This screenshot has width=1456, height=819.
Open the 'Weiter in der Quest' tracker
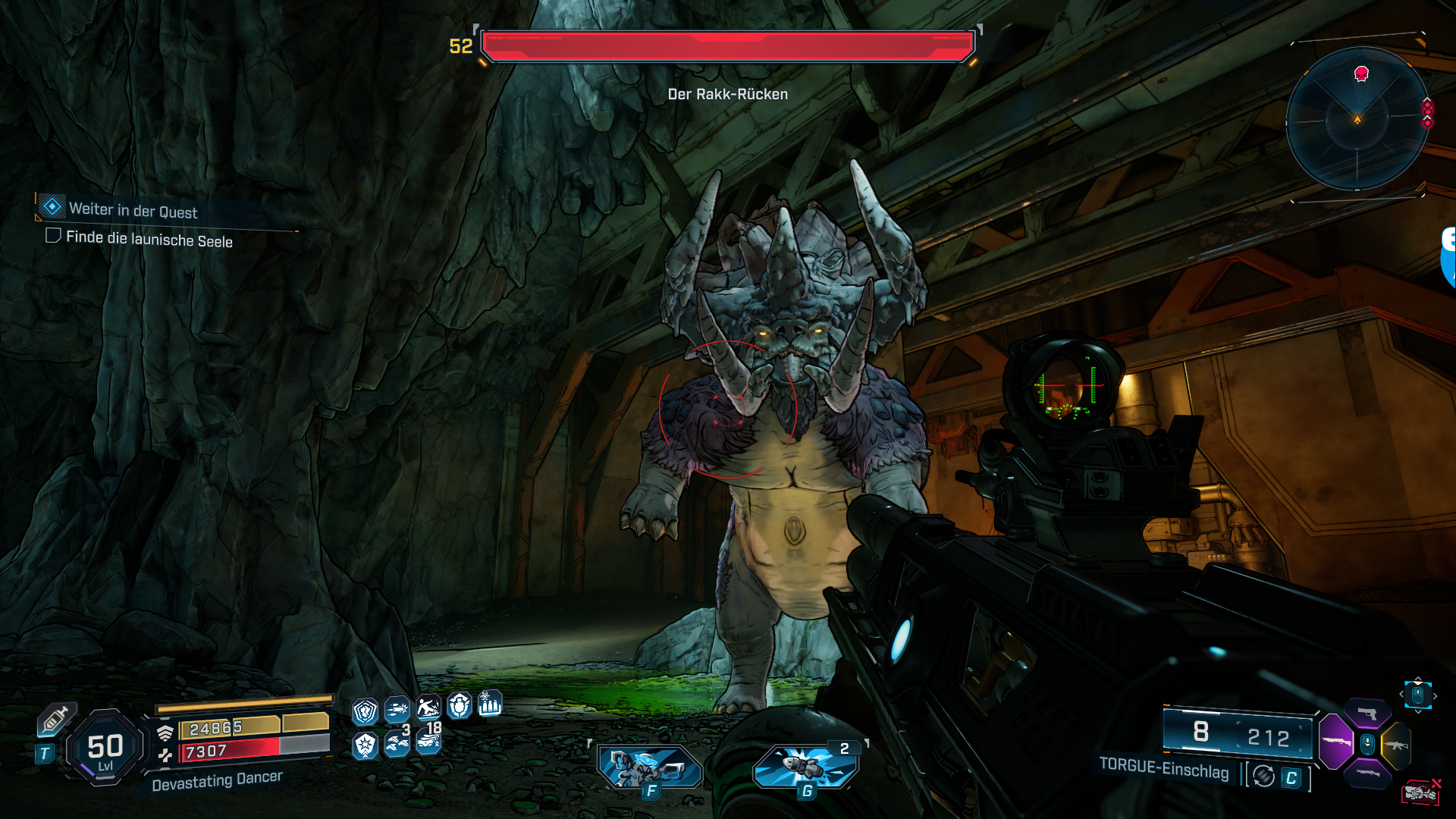(133, 210)
